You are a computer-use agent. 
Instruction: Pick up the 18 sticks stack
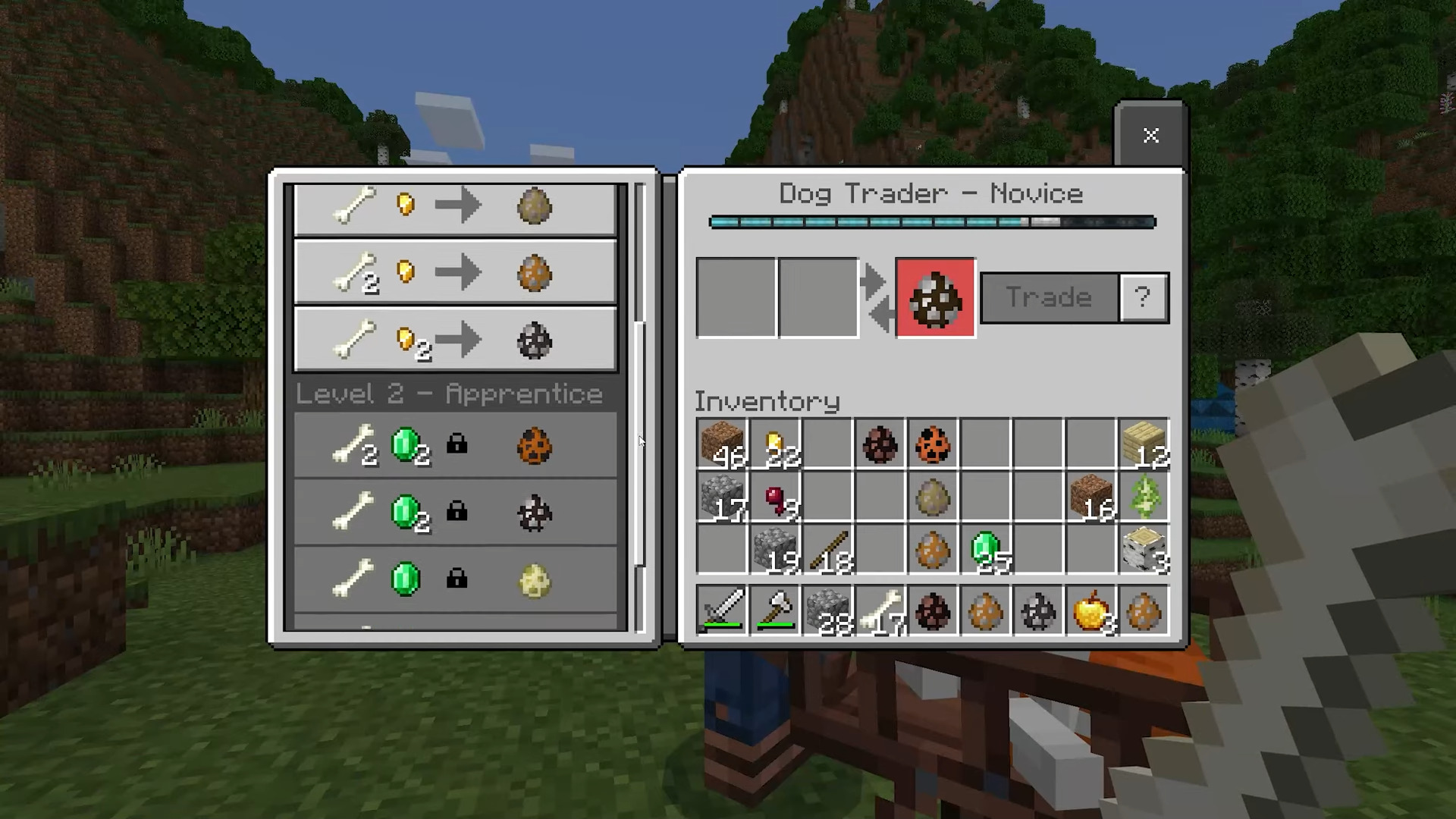(x=828, y=550)
